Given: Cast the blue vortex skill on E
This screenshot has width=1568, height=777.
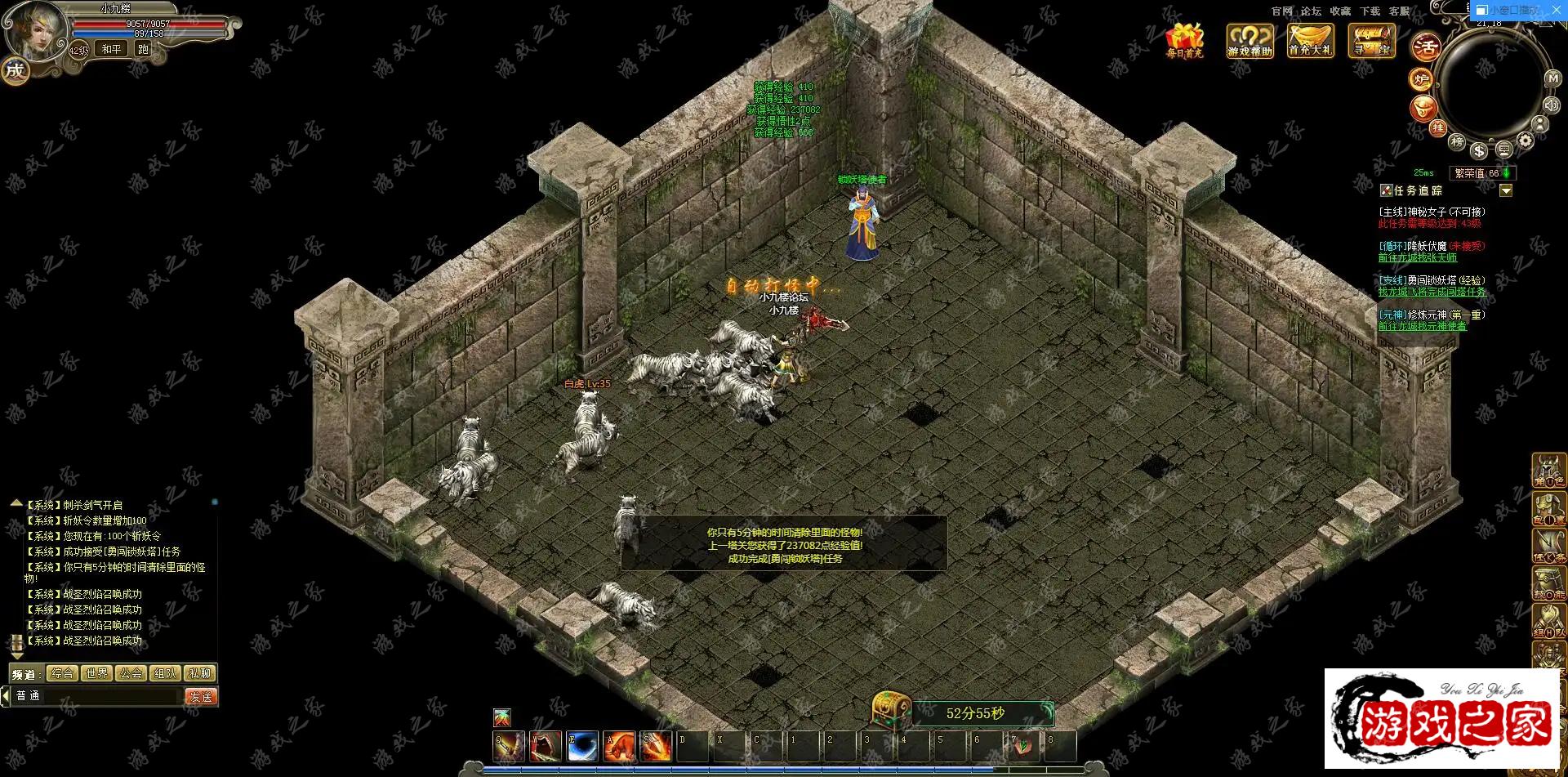Looking at the screenshot, I should 582,747.
